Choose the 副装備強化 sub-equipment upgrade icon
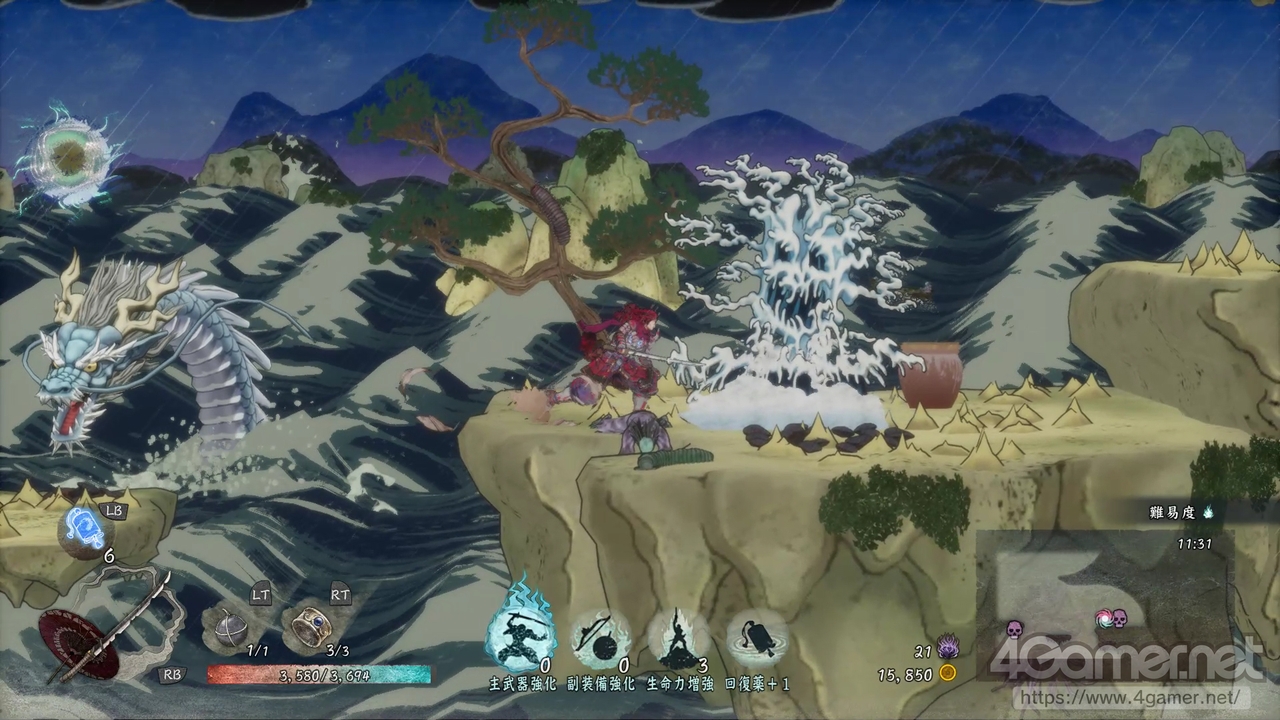 [x=600, y=640]
